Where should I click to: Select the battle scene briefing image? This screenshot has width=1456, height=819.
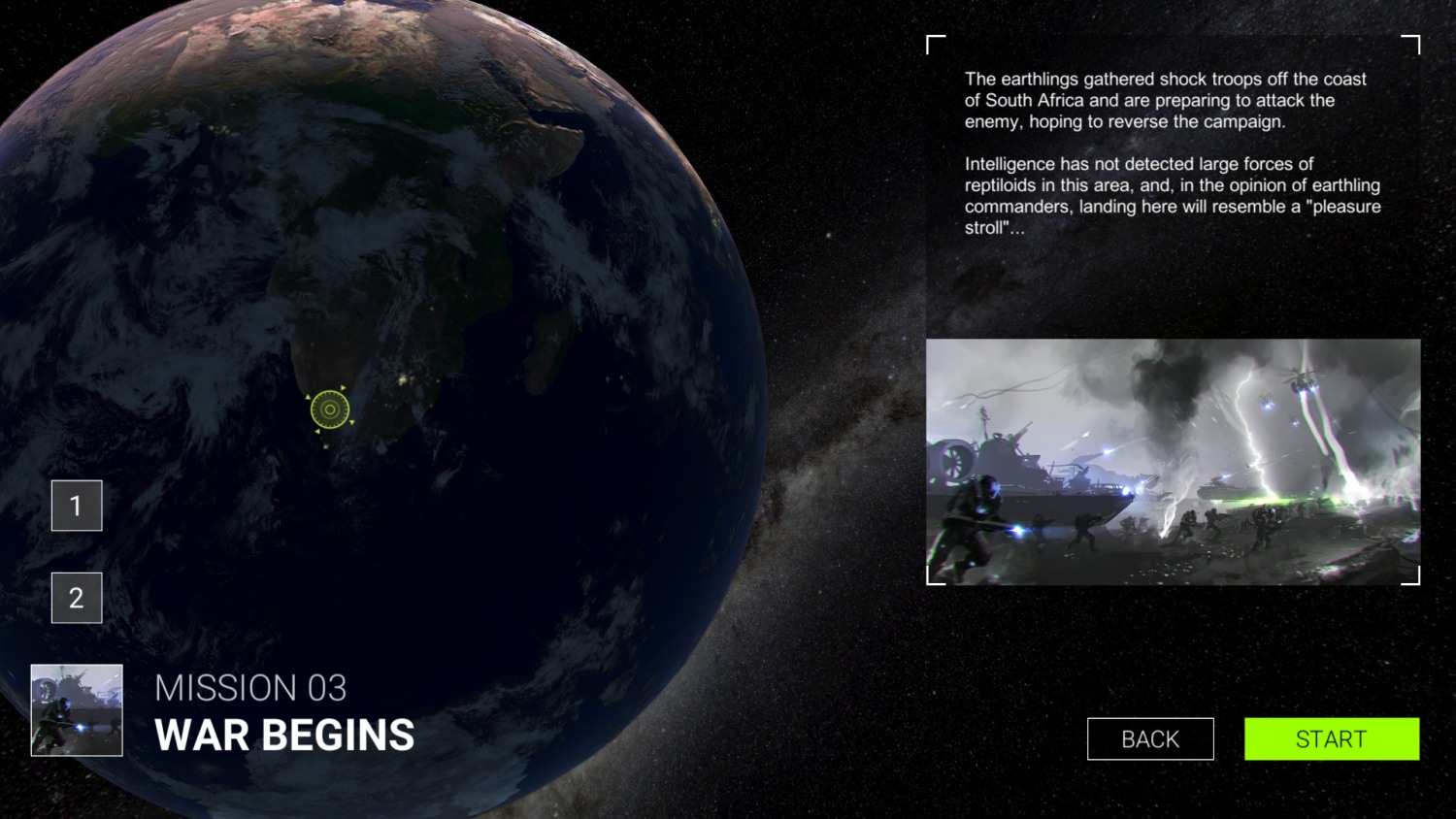(1173, 460)
